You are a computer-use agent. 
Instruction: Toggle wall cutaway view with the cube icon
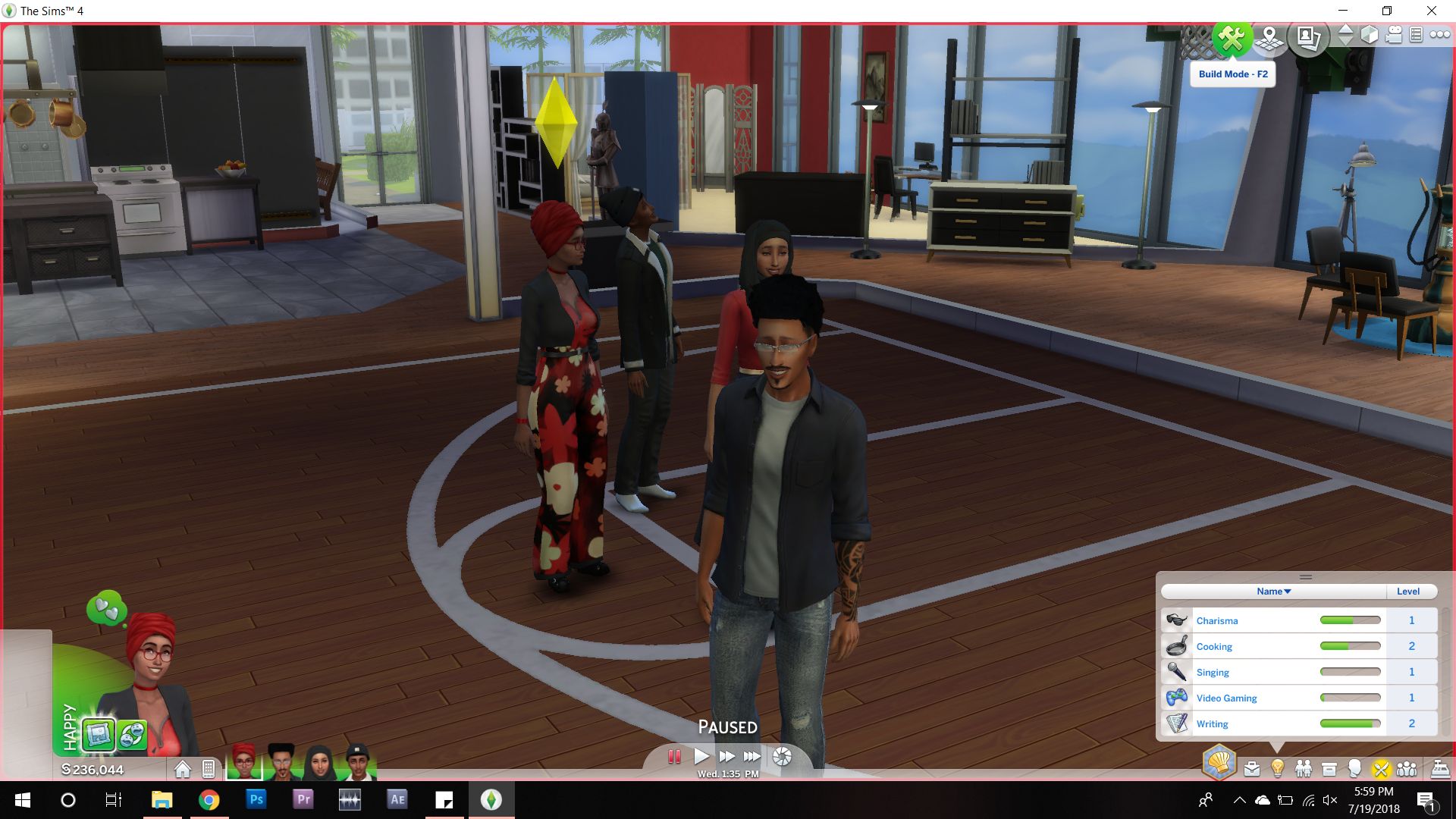click(1368, 34)
